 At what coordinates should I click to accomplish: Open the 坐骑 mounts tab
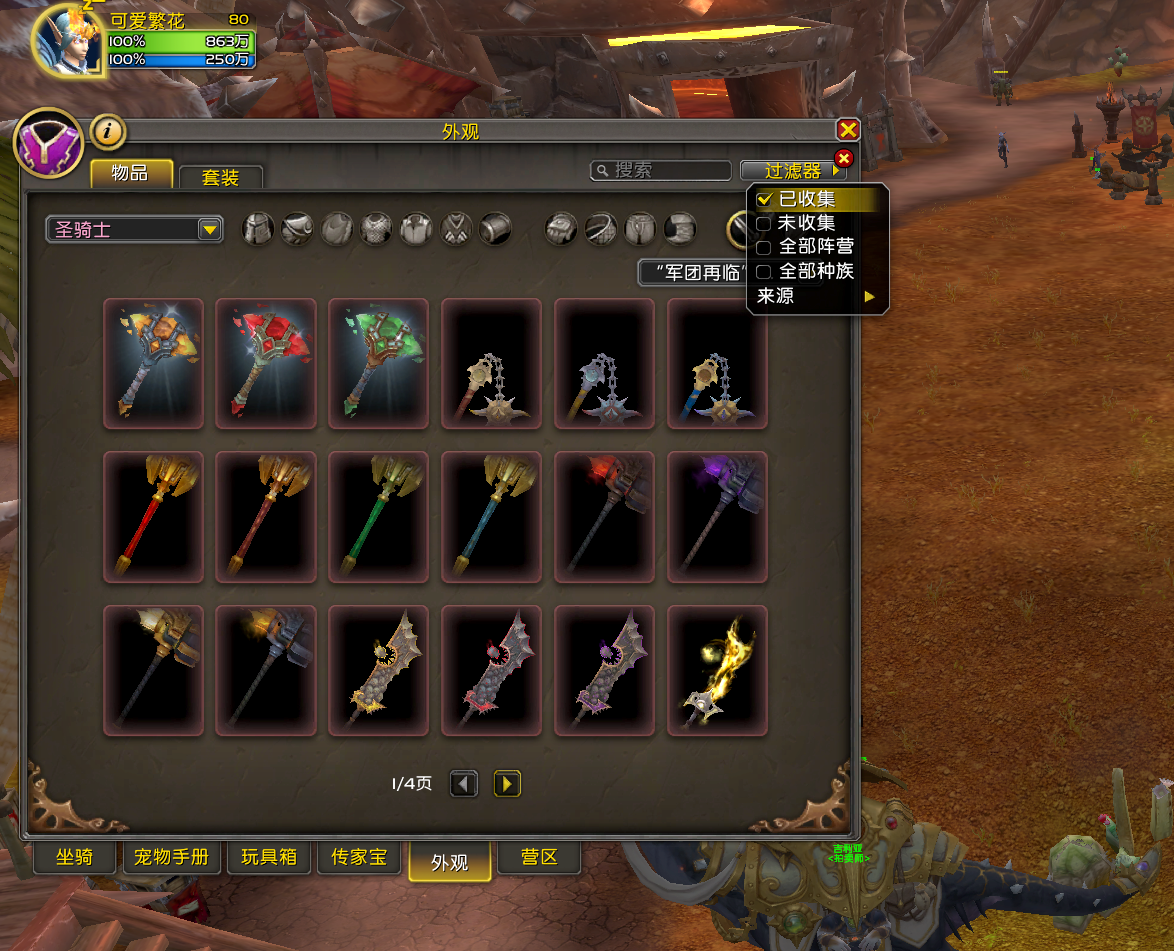[x=74, y=857]
